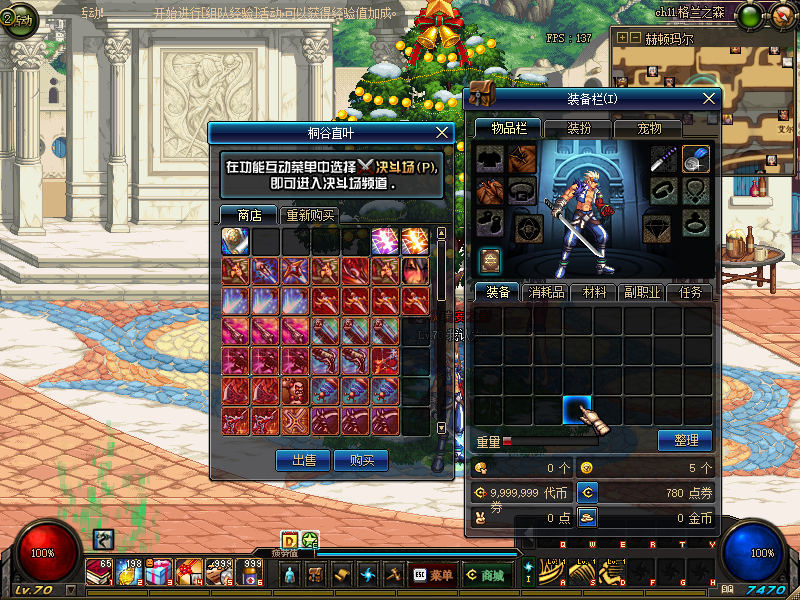The image size is (800, 600).
Task: Close the 桐谷直叶 shop window
Action: [444, 132]
